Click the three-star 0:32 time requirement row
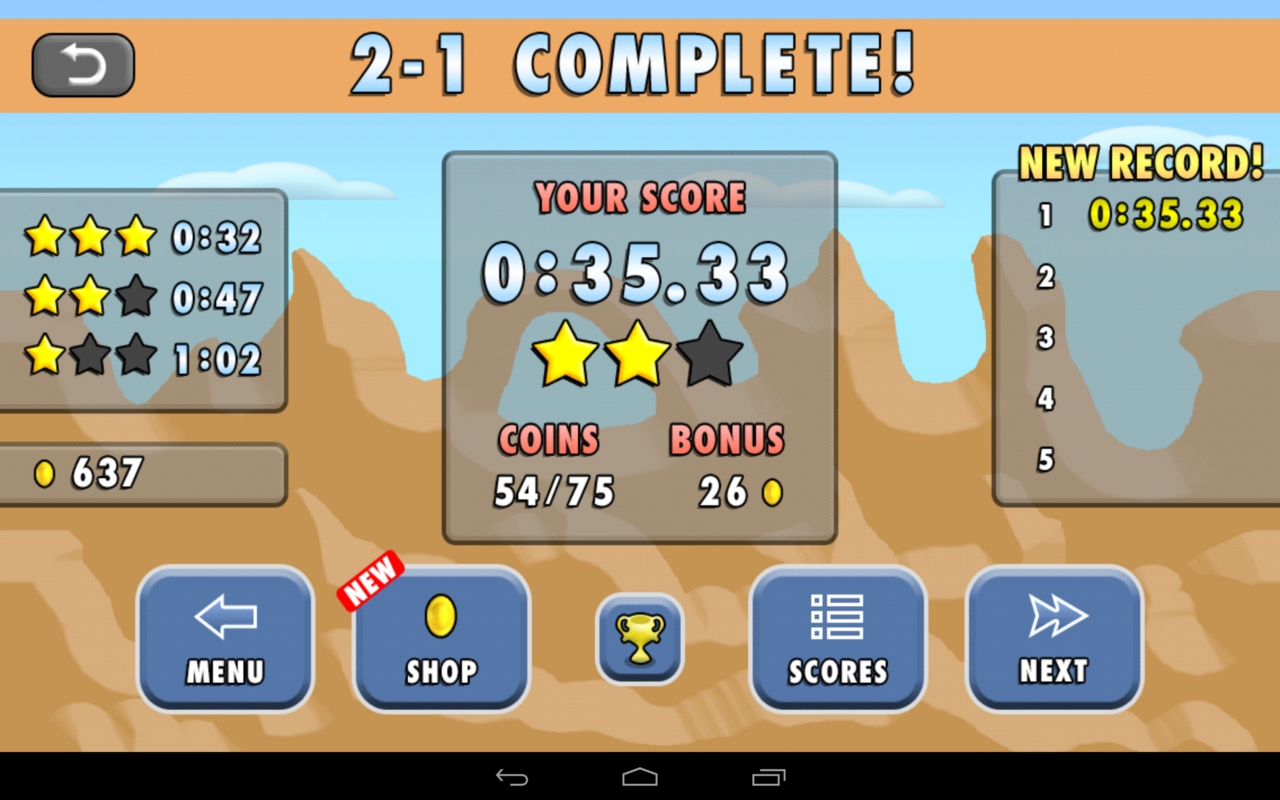 pos(140,237)
